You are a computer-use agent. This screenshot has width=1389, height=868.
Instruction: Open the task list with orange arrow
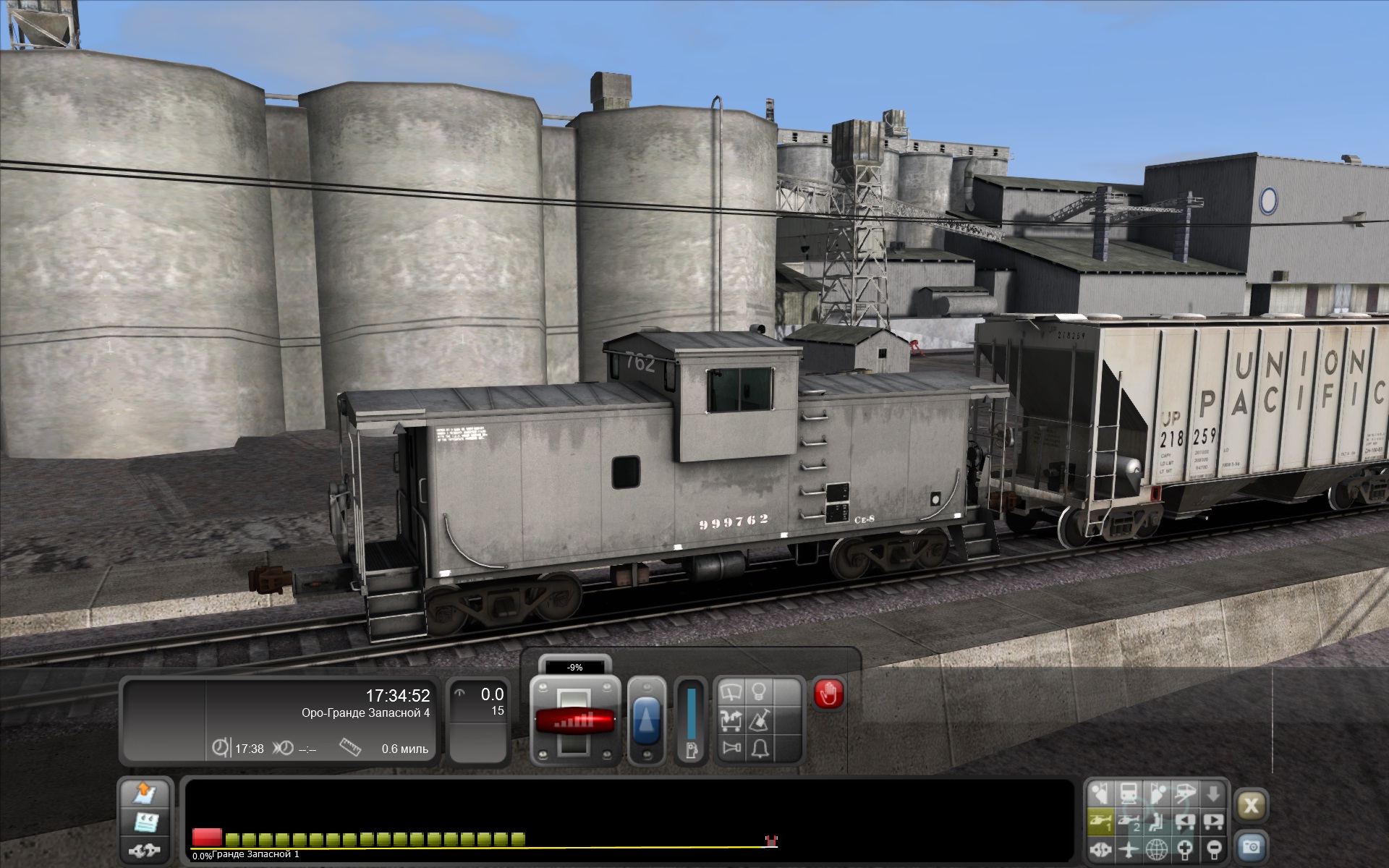(145, 794)
